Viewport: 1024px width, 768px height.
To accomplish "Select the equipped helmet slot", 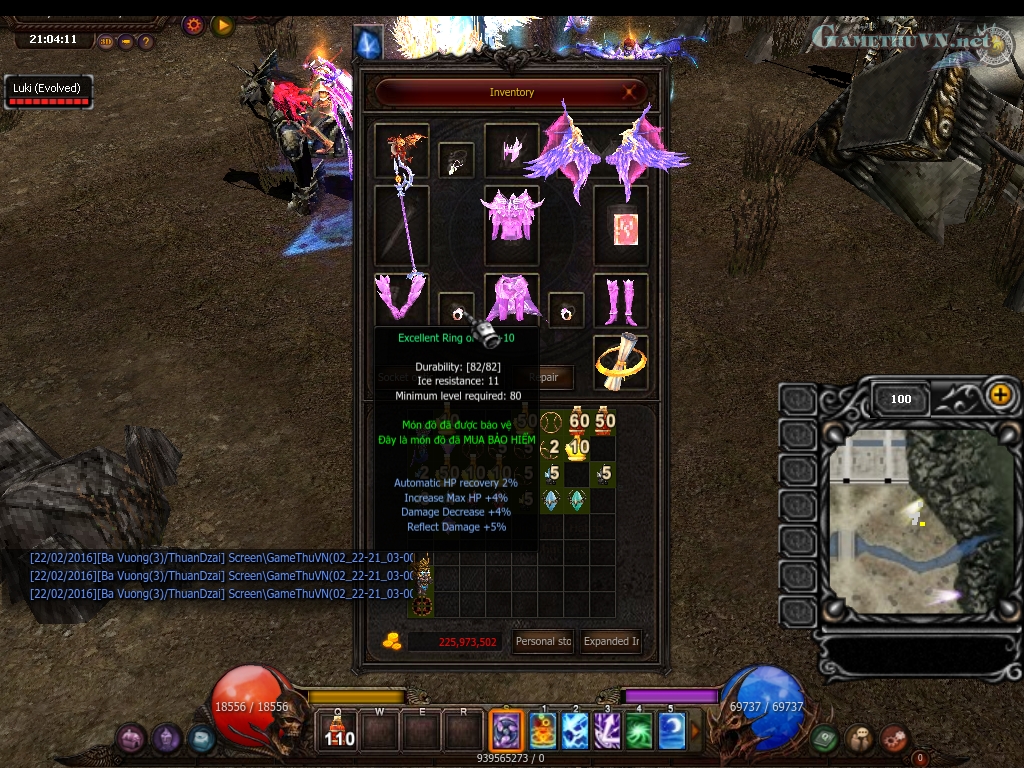I will coord(512,150).
